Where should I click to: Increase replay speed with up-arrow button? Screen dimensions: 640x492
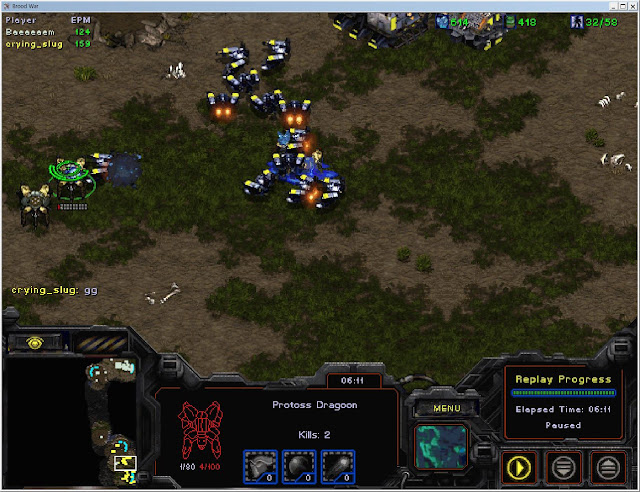(606, 465)
